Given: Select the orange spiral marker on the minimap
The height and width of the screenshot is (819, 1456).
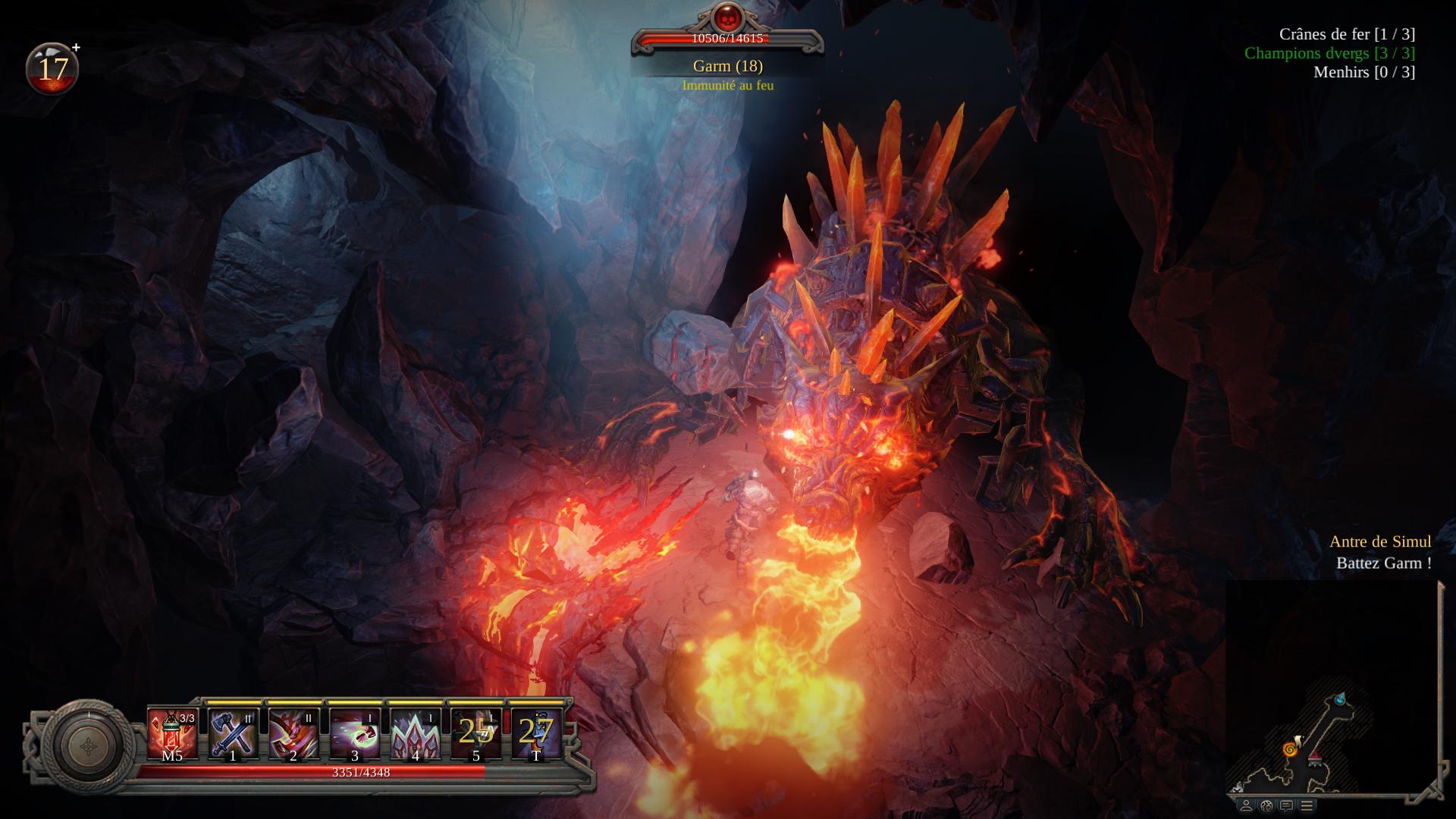Looking at the screenshot, I should [x=1288, y=750].
